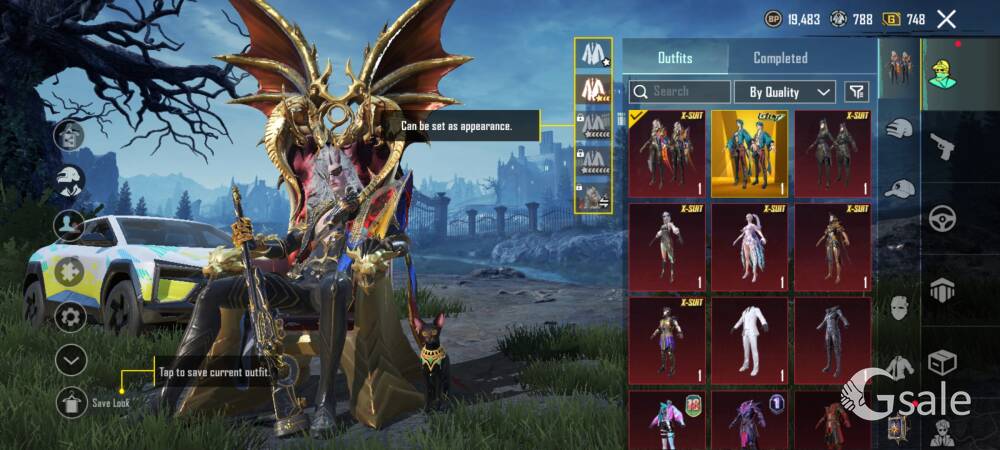Expand the down-arrow chevron button
This screenshot has width=1000, height=450.
click(x=70, y=360)
